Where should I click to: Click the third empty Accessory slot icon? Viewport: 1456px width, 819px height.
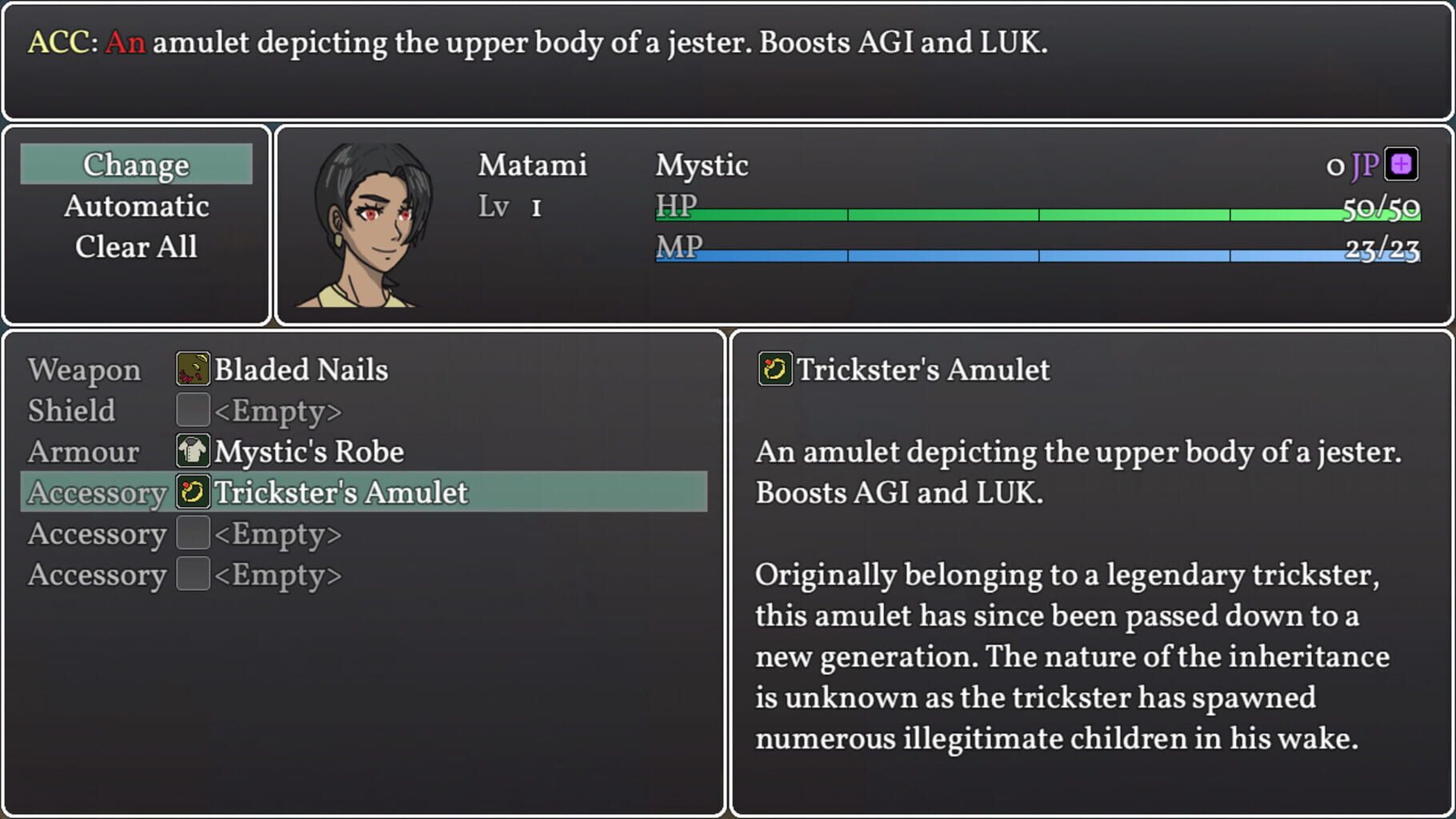click(x=191, y=574)
